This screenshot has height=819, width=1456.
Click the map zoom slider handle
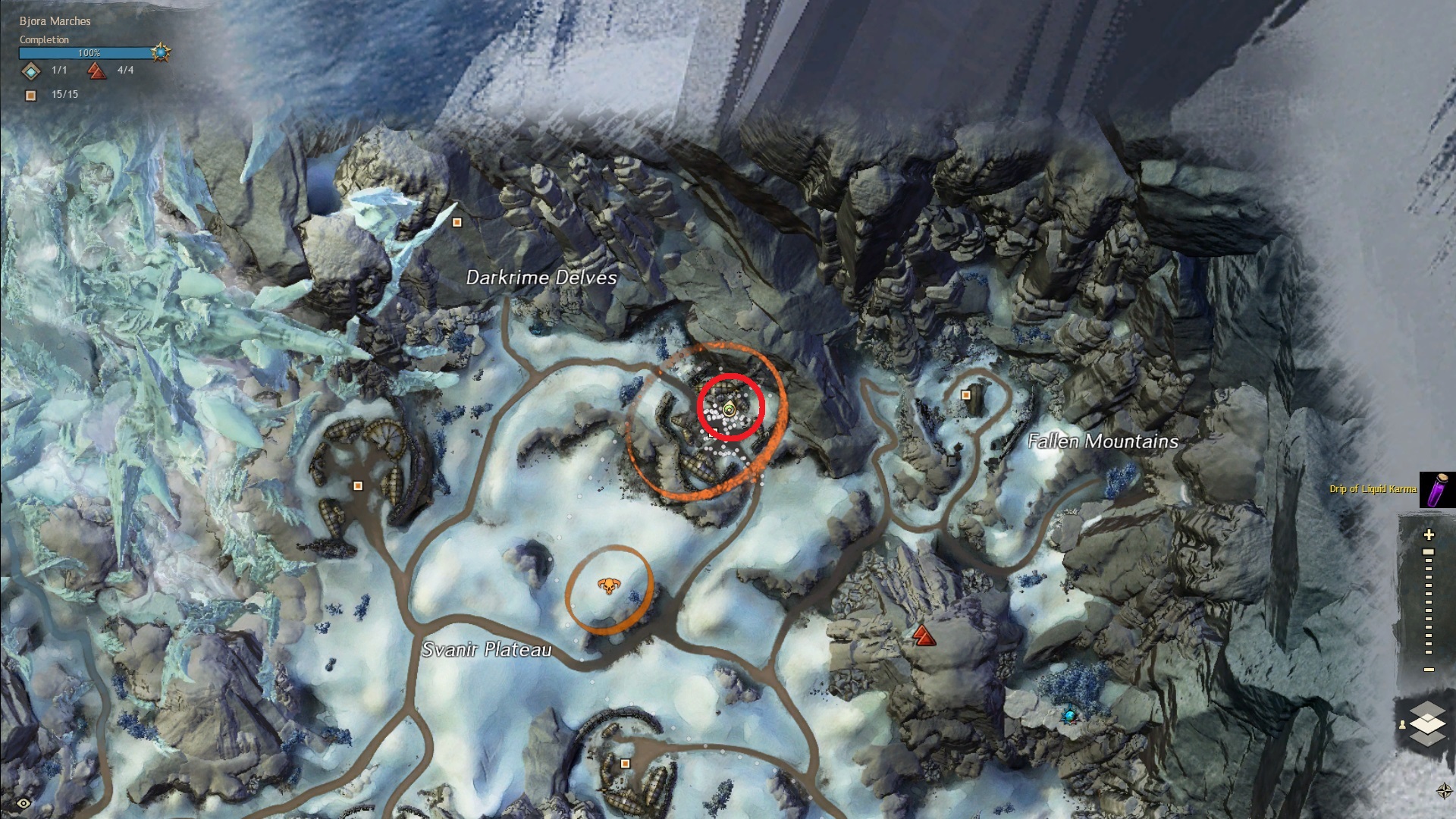(1429, 552)
